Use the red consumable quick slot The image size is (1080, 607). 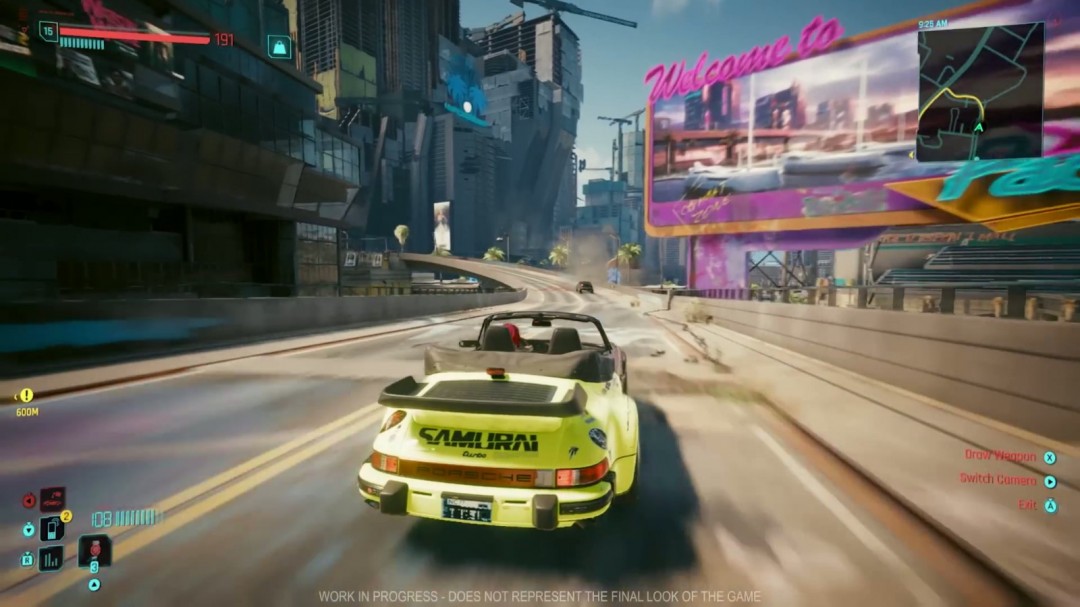(x=95, y=550)
